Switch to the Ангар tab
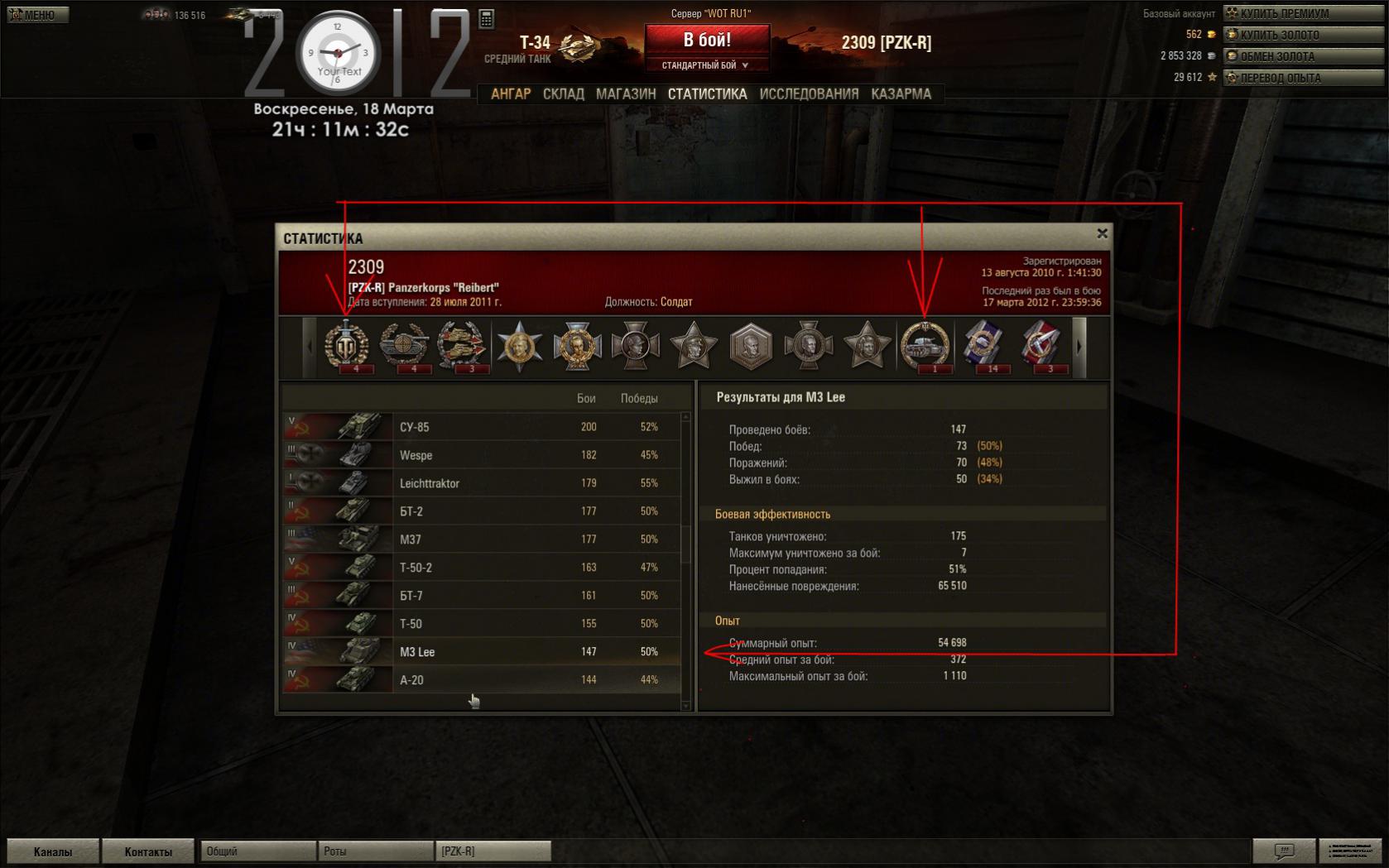This screenshot has width=1389, height=868. coord(511,94)
